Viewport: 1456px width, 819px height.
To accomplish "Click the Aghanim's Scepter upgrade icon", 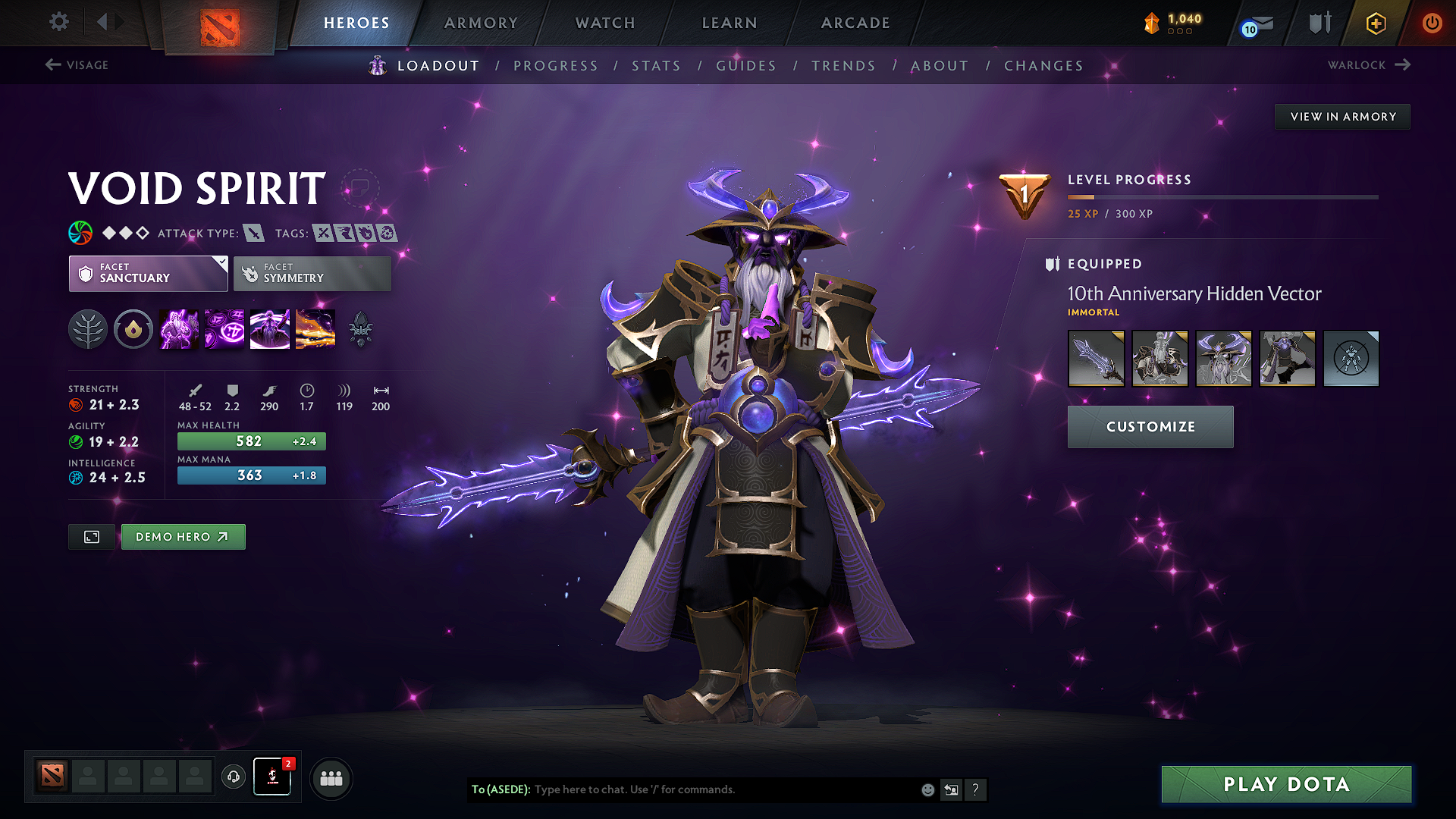I will coord(133,329).
